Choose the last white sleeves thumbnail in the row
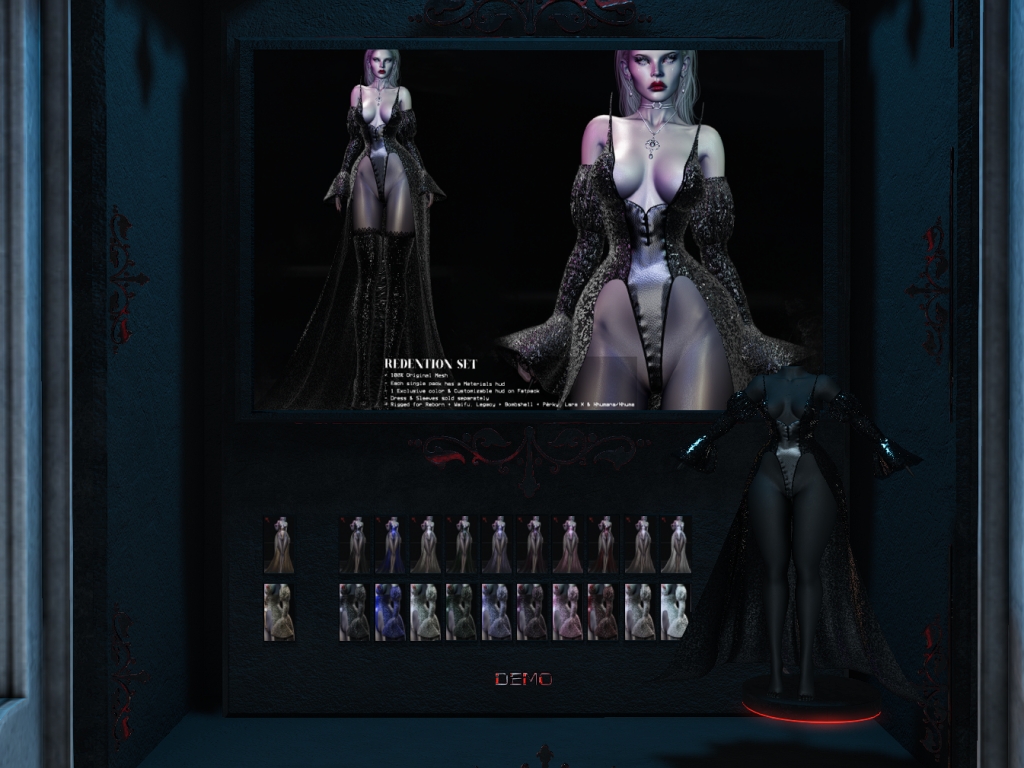Viewport: 1024px width, 768px height. click(676, 612)
